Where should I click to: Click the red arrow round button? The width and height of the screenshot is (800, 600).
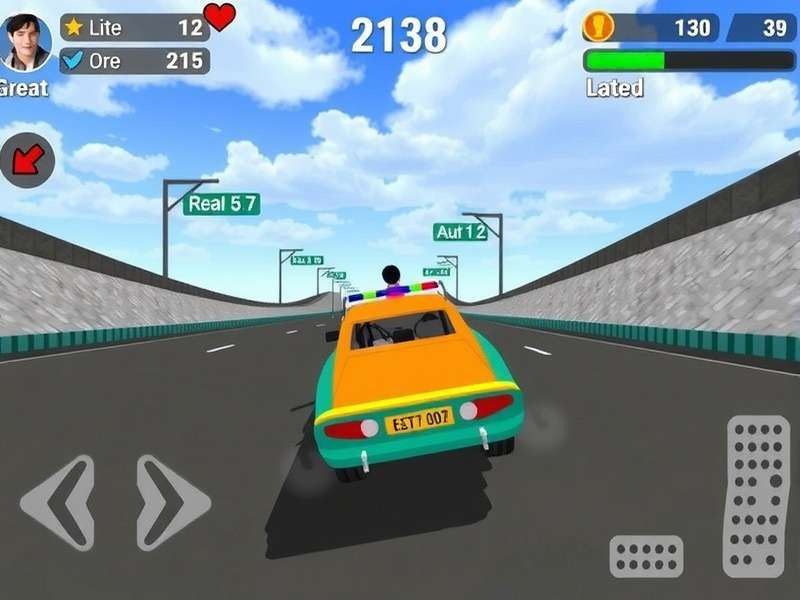click(x=27, y=160)
